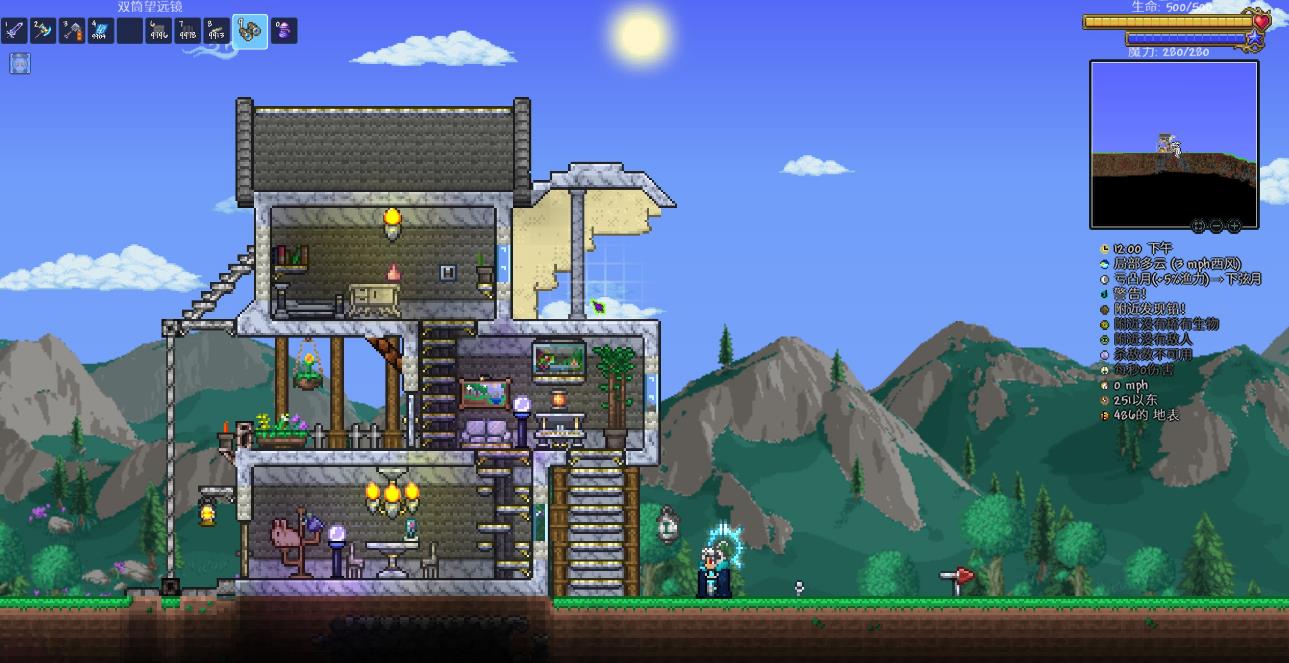Choose the hotbar stack of 9913
This screenshot has width=1289, height=663.
[x=216, y=31]
